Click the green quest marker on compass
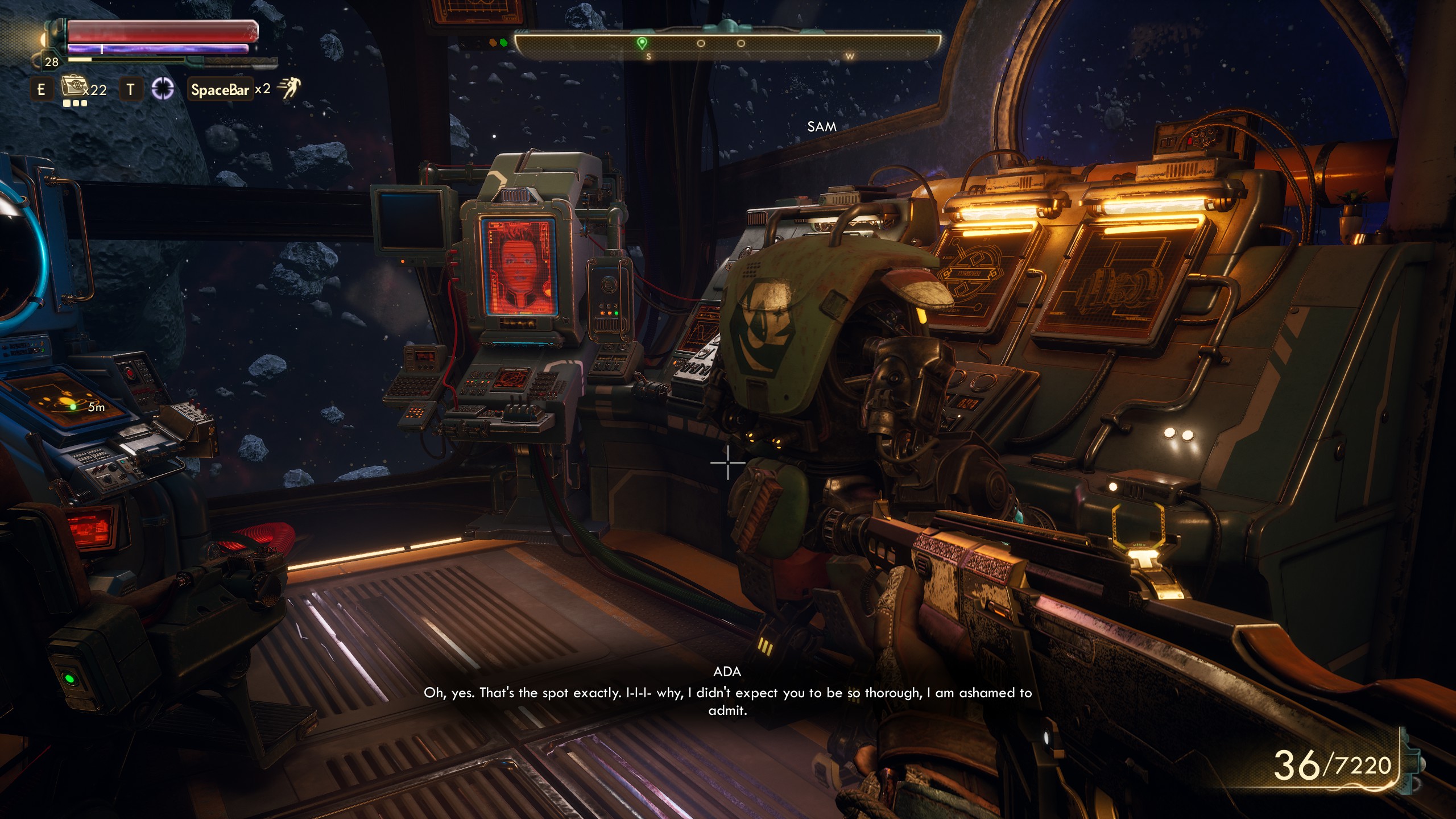This screenshot has width=1456, height=819. (642, 43)
